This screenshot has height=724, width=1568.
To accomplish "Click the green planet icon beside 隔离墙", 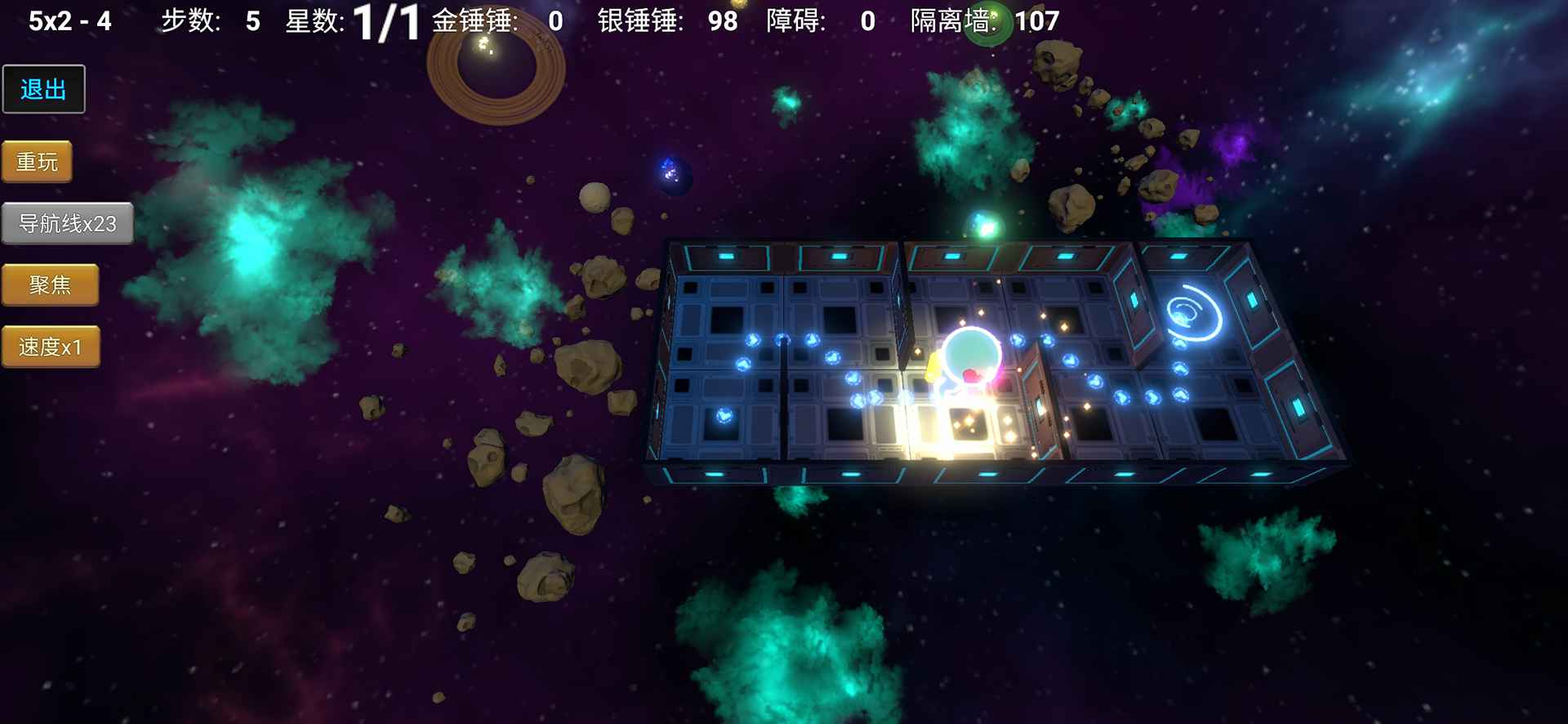I will point(991,18).
